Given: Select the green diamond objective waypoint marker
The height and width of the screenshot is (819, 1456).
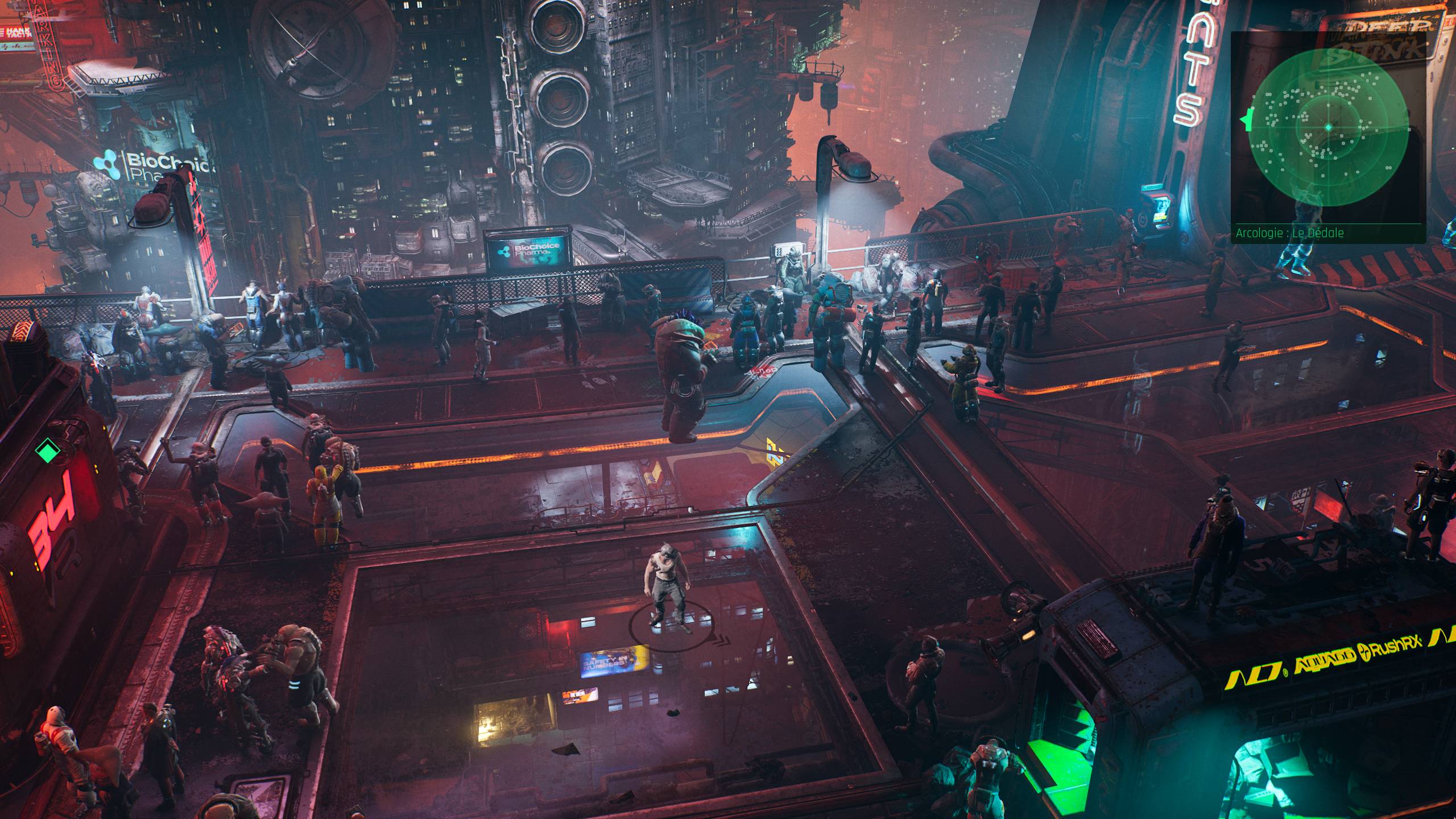Looking at the screenshot, I should point(47,452).
